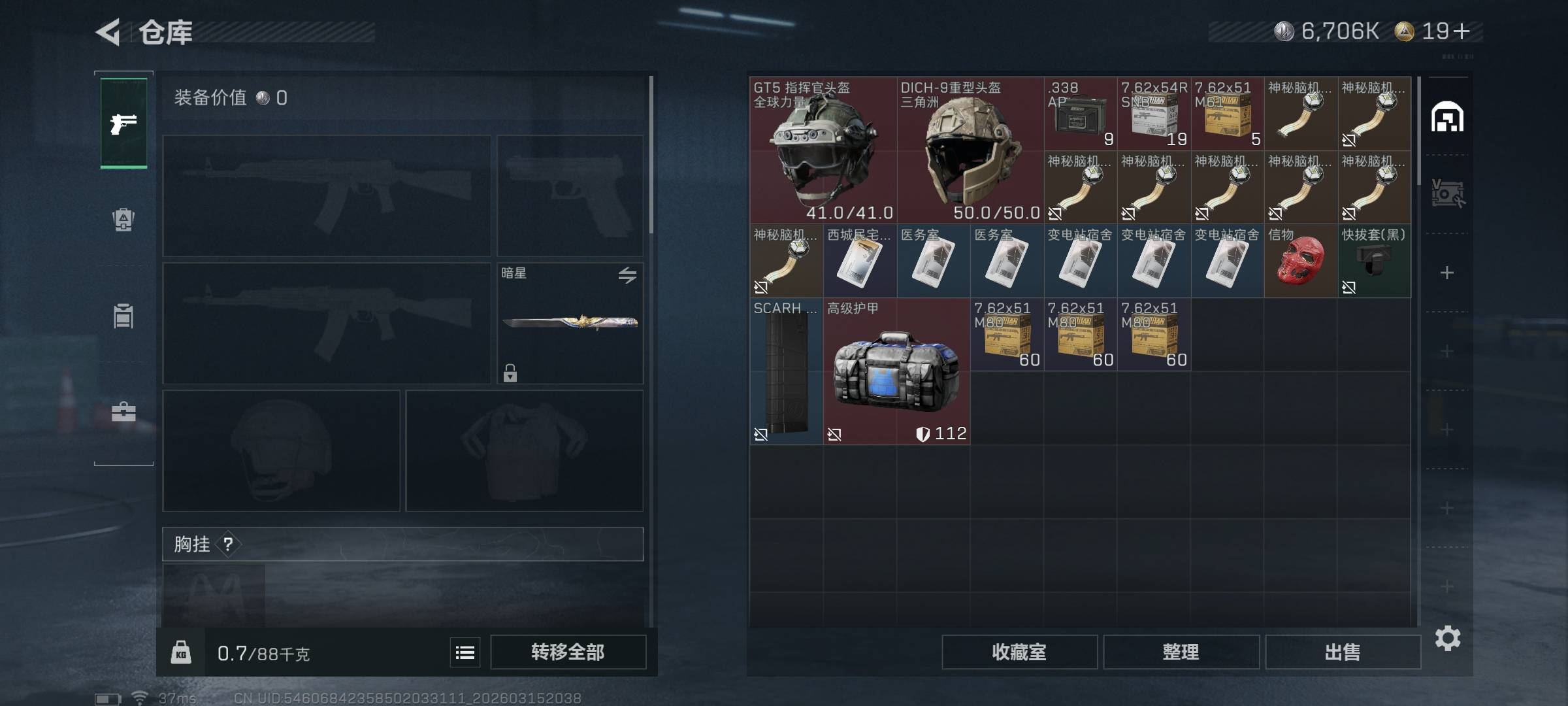Select the 高级护甲 repair bag

[x=896, y=371]
